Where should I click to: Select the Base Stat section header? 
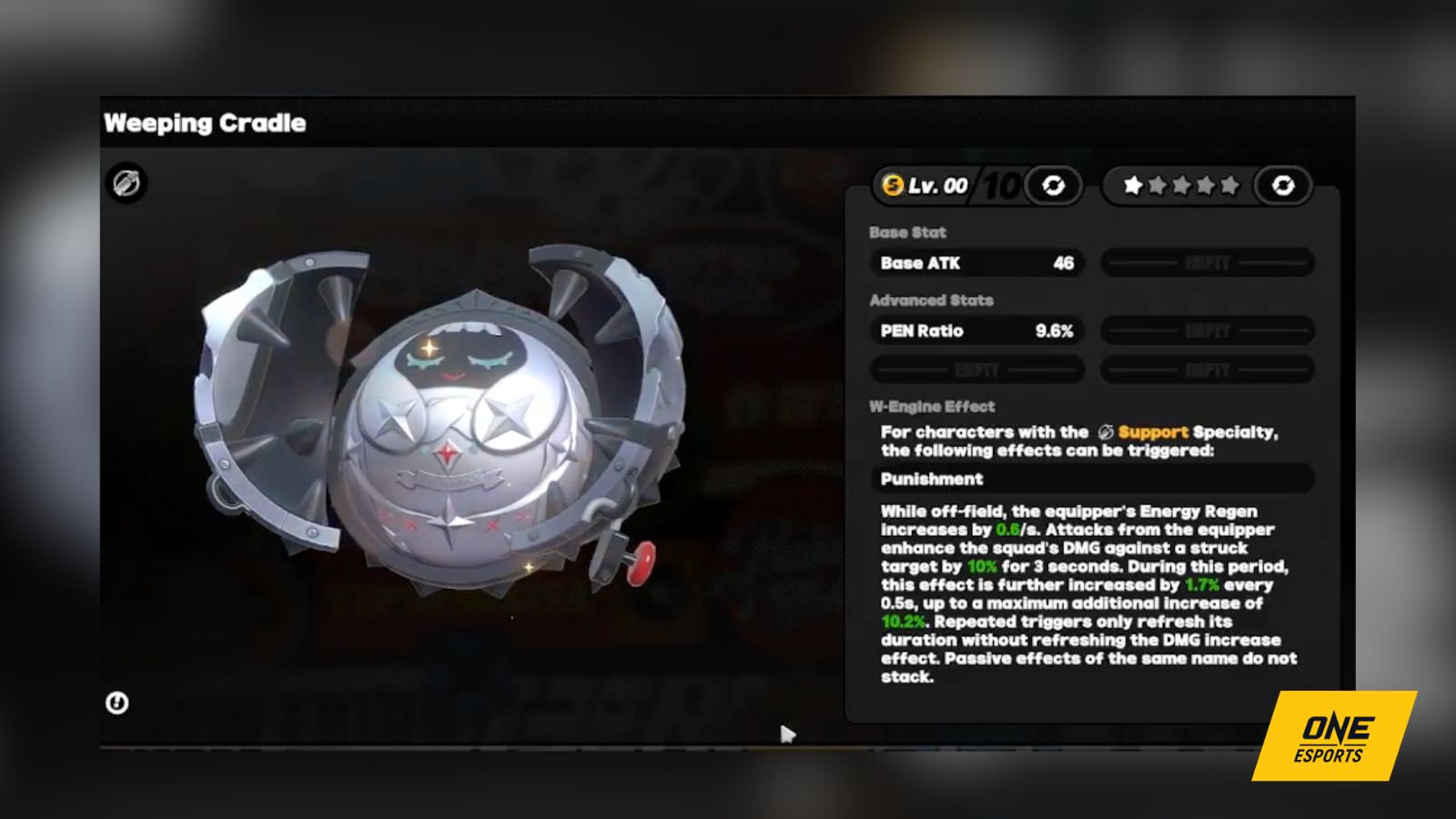coord(908,233)
